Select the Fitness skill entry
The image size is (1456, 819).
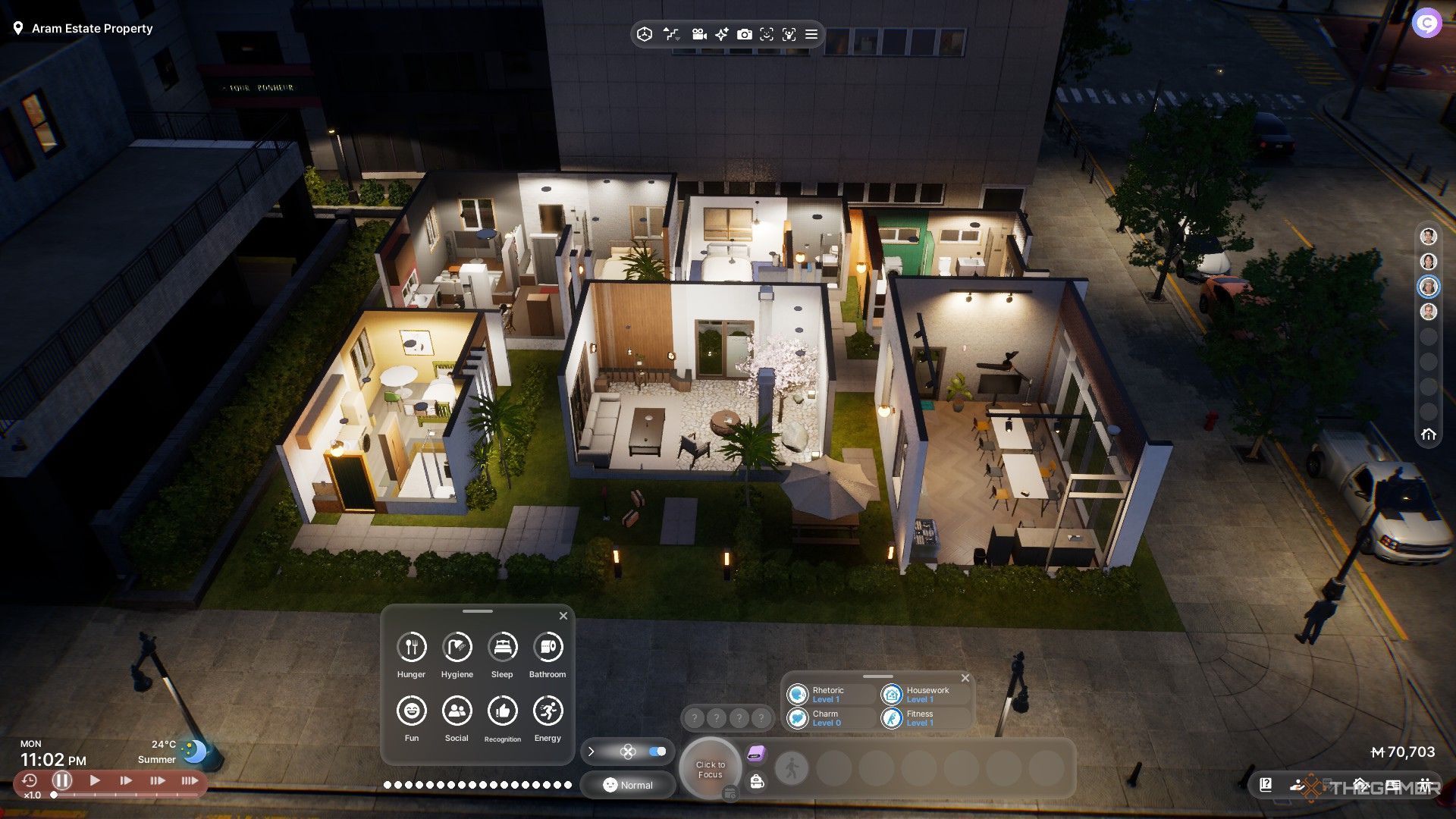point(921,717)
